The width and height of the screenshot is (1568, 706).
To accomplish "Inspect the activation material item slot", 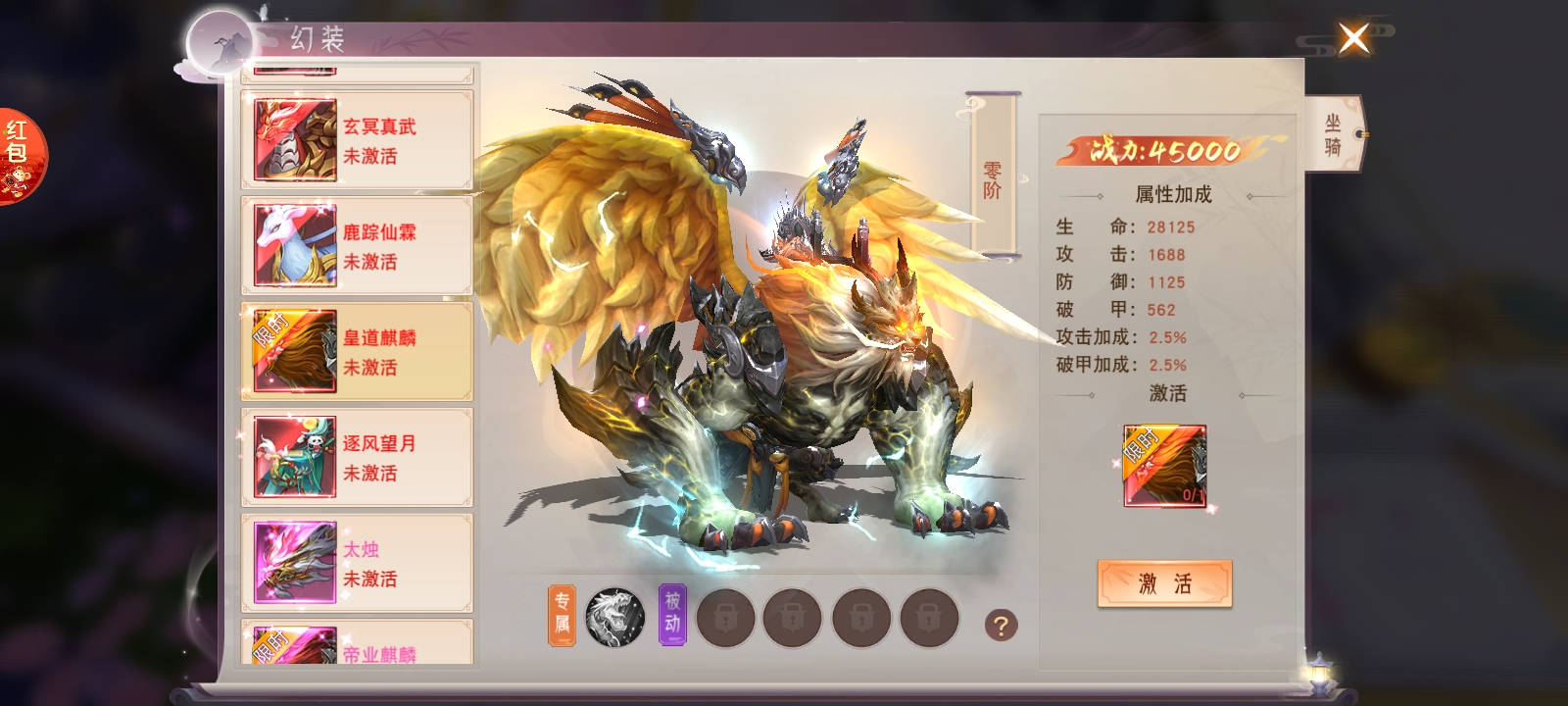I will pos(1164,466).
